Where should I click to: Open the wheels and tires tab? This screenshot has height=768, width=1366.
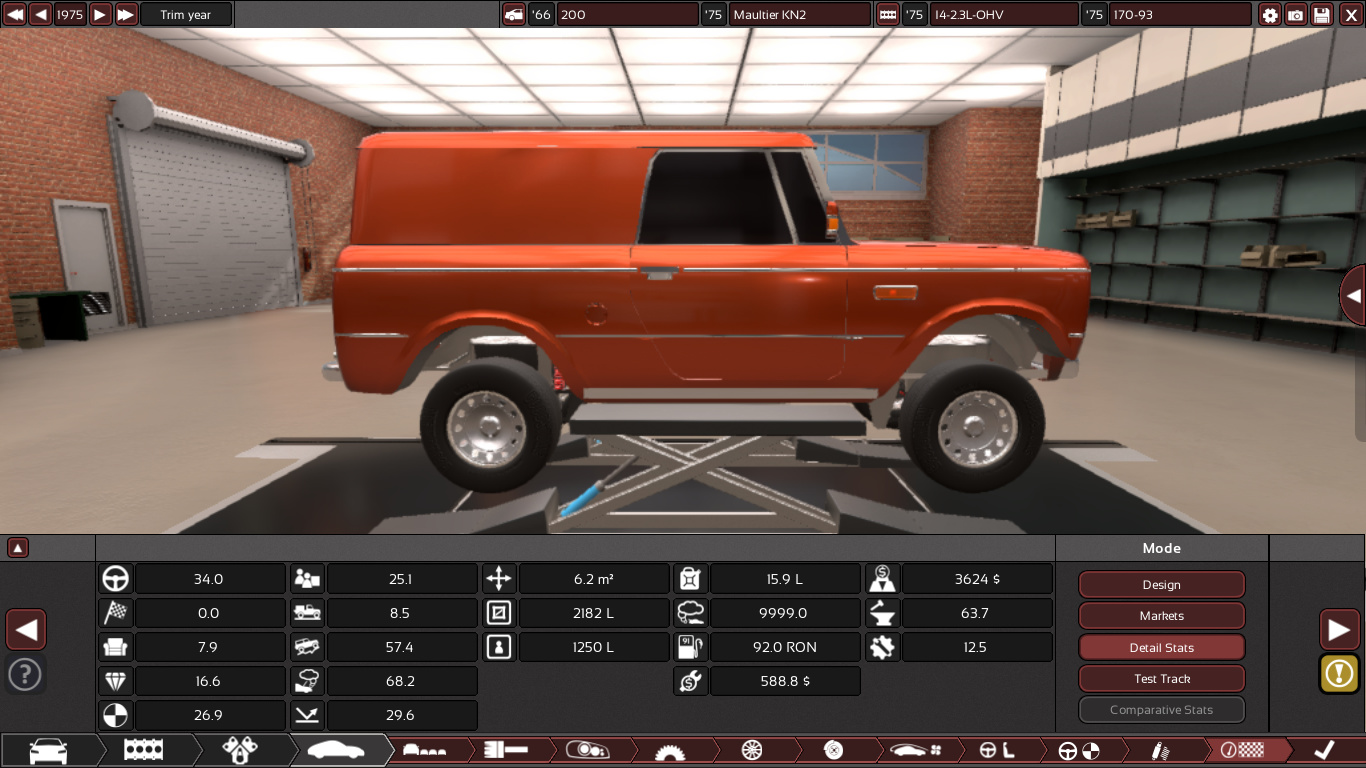752,750
